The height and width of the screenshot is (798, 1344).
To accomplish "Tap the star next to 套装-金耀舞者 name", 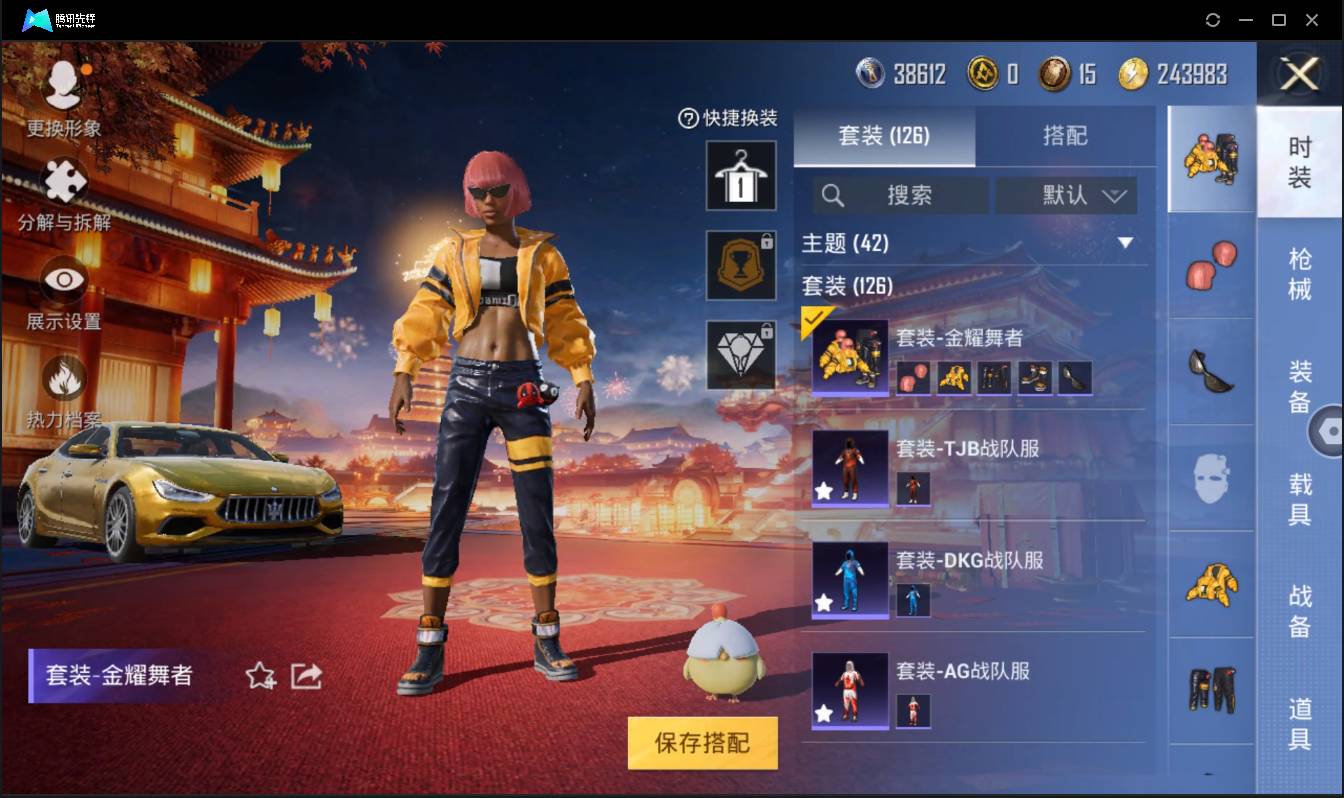I will [260, 676].
